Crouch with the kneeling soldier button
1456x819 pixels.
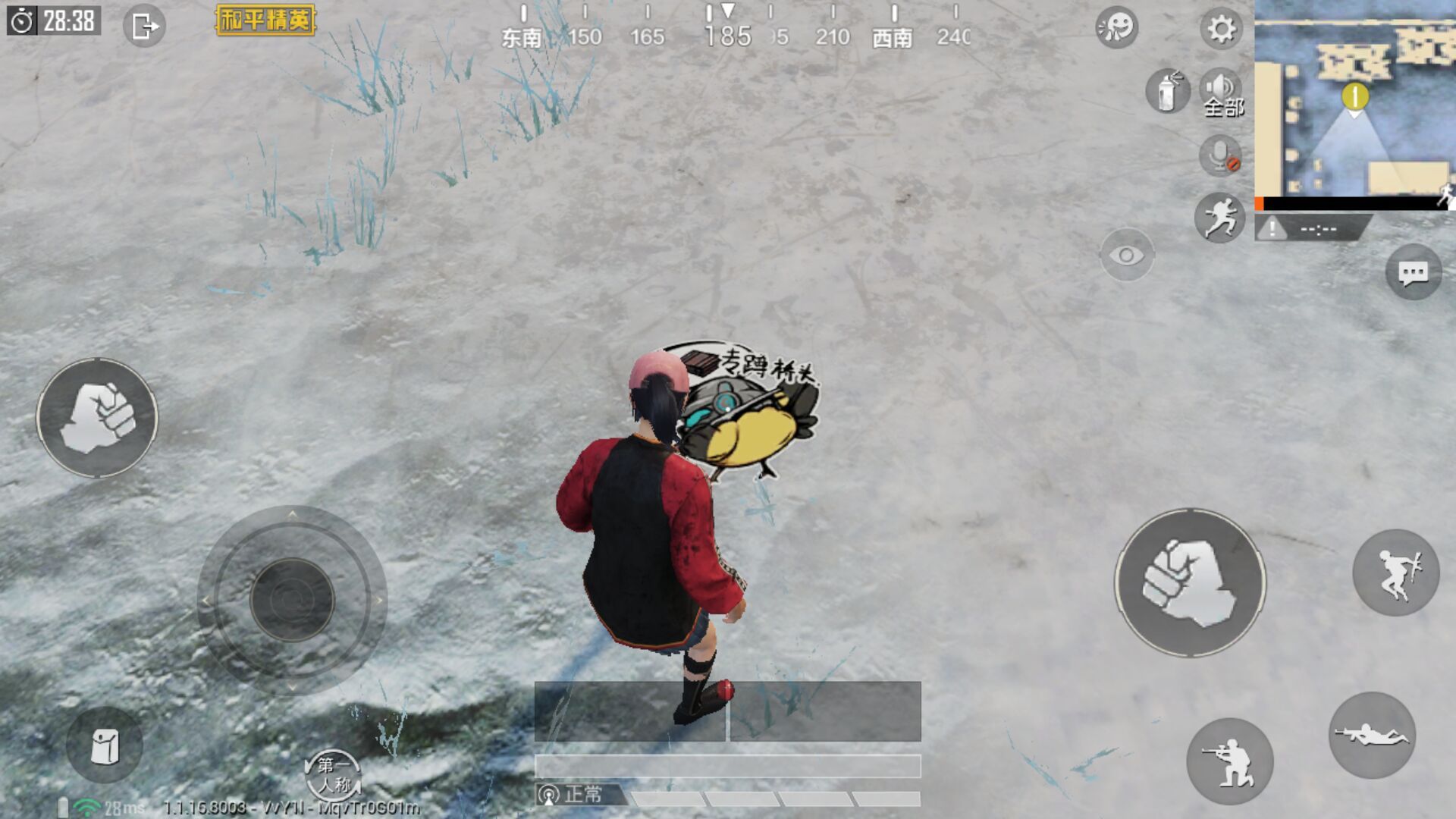click(x=1229, y=761)
